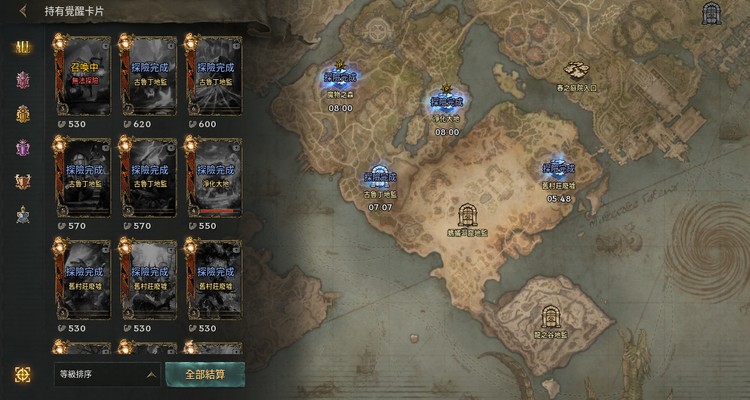This screenshot has width=750, height=400.
Task: Choose the 古魯丁地監 card rated 620
Action: [148, 78]
